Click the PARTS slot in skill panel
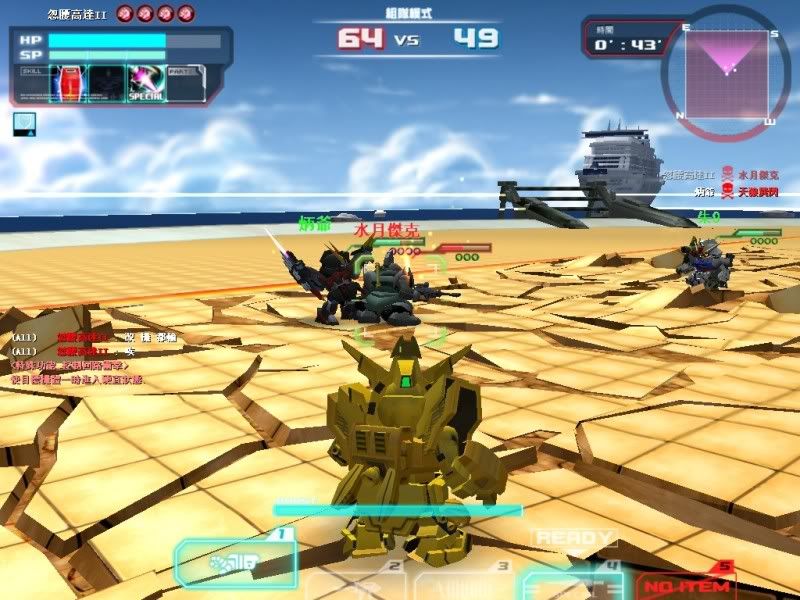Image resolution: width=800 pixels, height=600 pixels. (185, 83)
